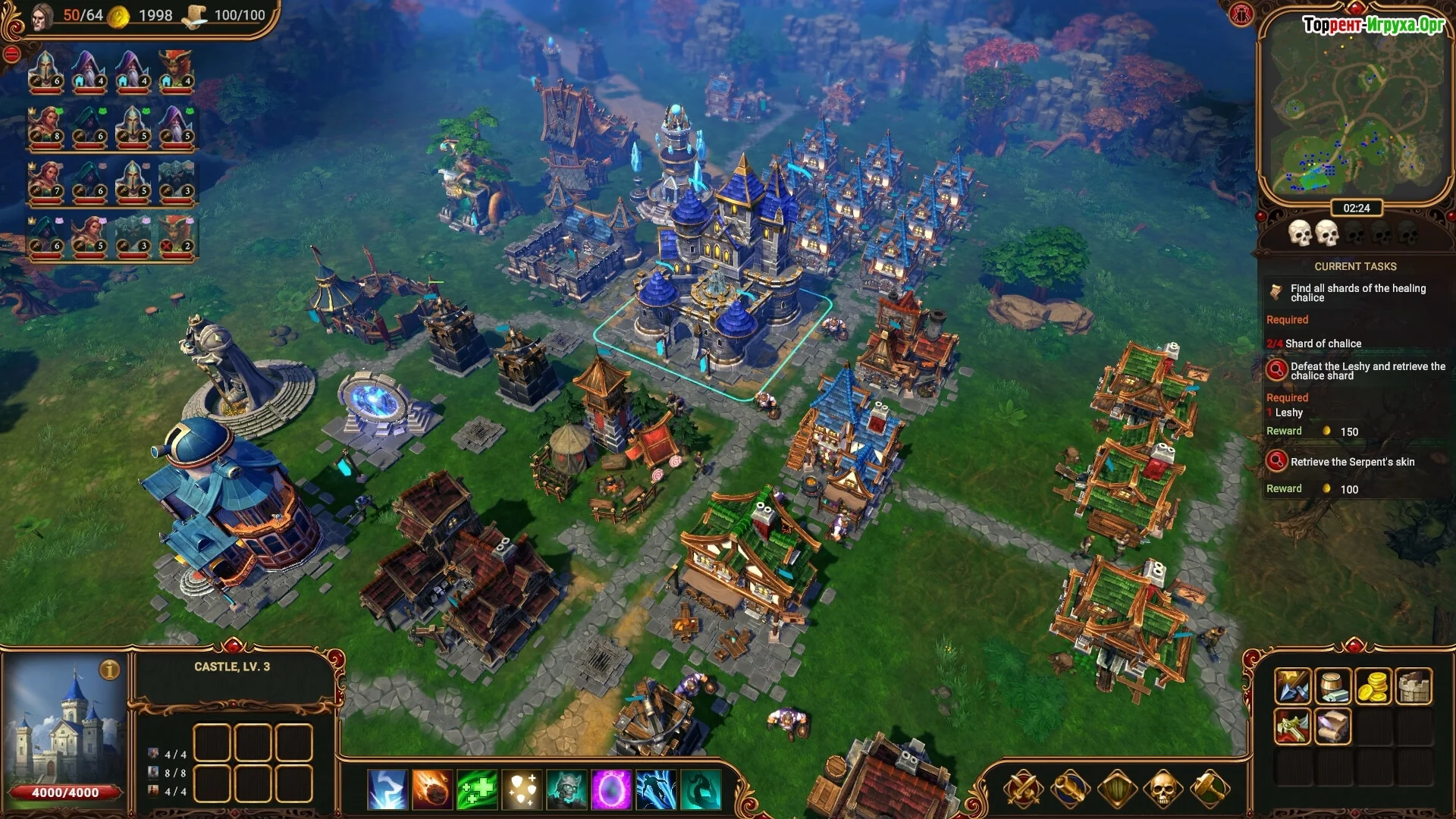Collapse the hero list with red minus
This screenshot has width=1456, height=819.
pos(11,54)
